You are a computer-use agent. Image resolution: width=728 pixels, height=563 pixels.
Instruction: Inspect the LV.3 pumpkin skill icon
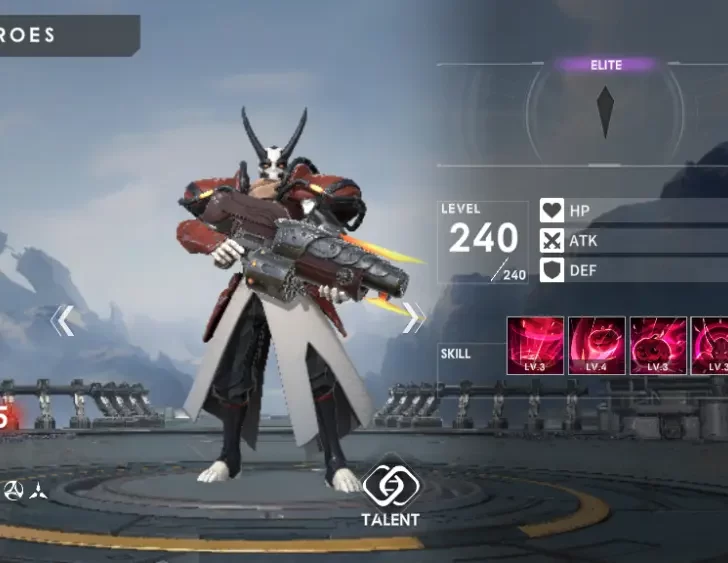(x=658, y=346)
